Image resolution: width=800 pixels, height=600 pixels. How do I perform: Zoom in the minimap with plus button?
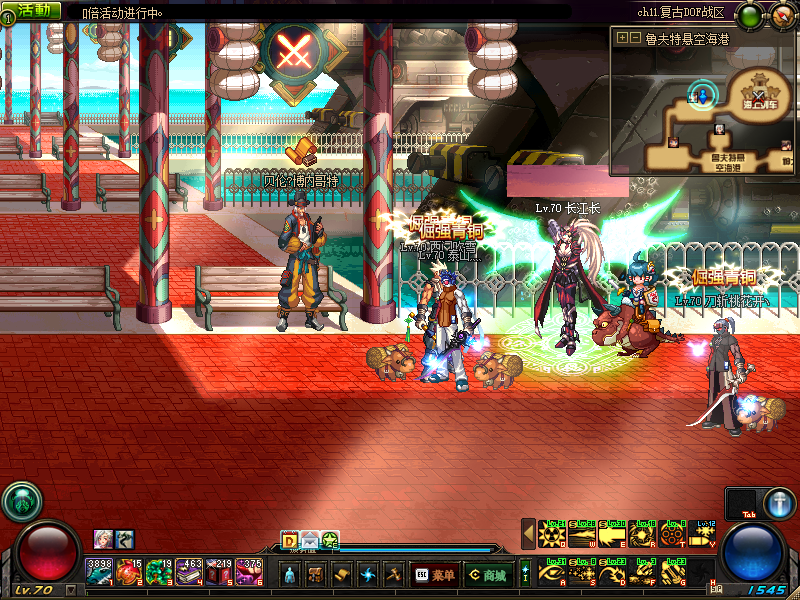pos(622,38)
